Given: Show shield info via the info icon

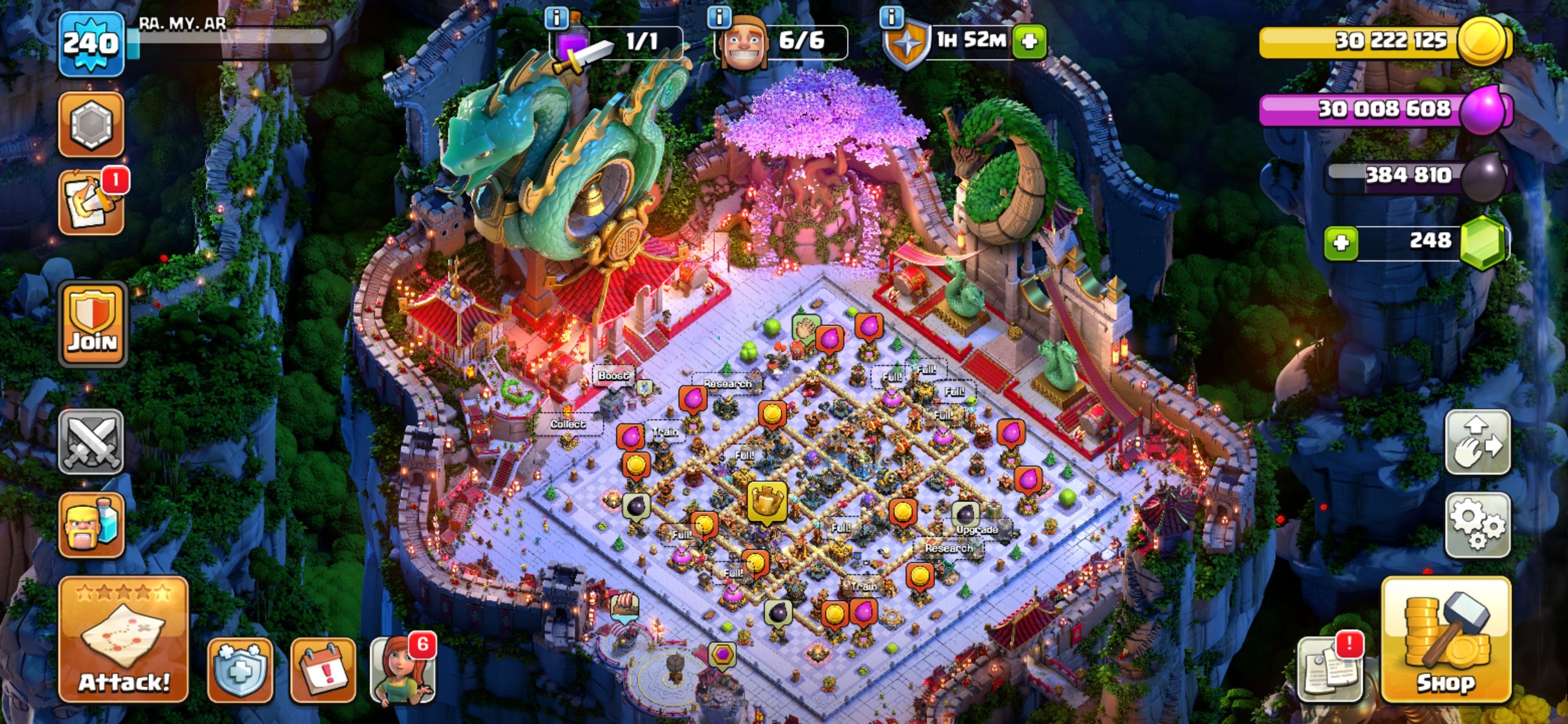Looking at the screenshot, I should [x=891, y=17].
